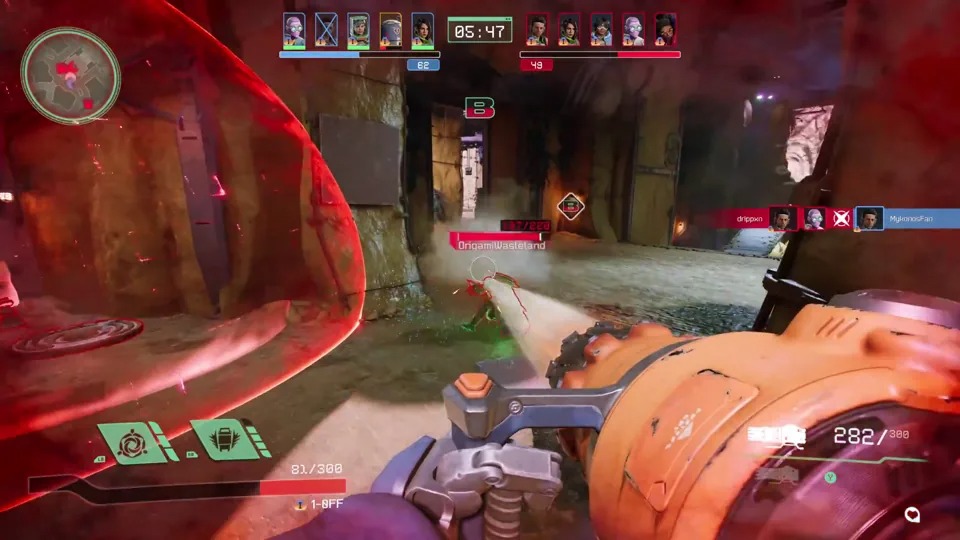Open the circular minimap
Image resolution: width=960 pixels, height=540 pixels.
tap(71, 76)
